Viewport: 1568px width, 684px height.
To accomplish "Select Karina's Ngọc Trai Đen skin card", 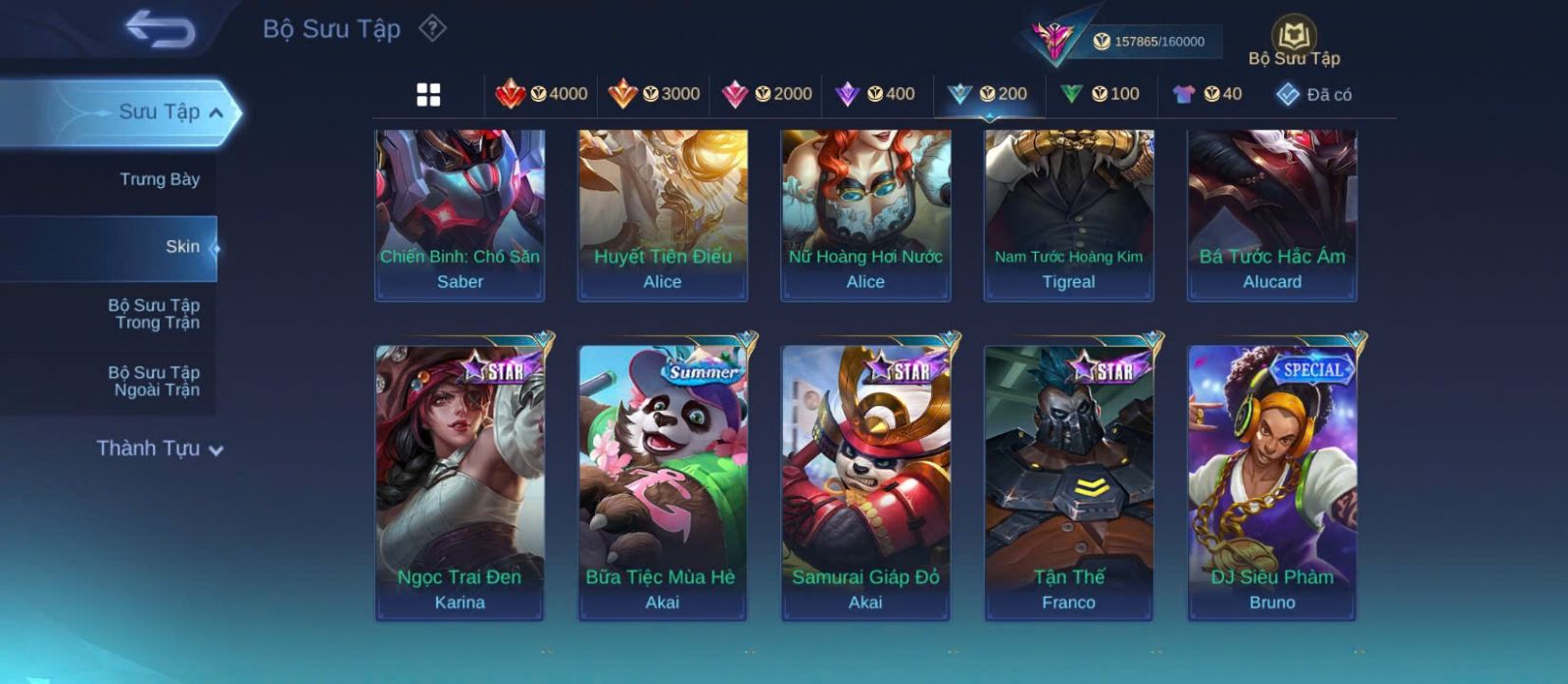I will [x=460, y=482].
